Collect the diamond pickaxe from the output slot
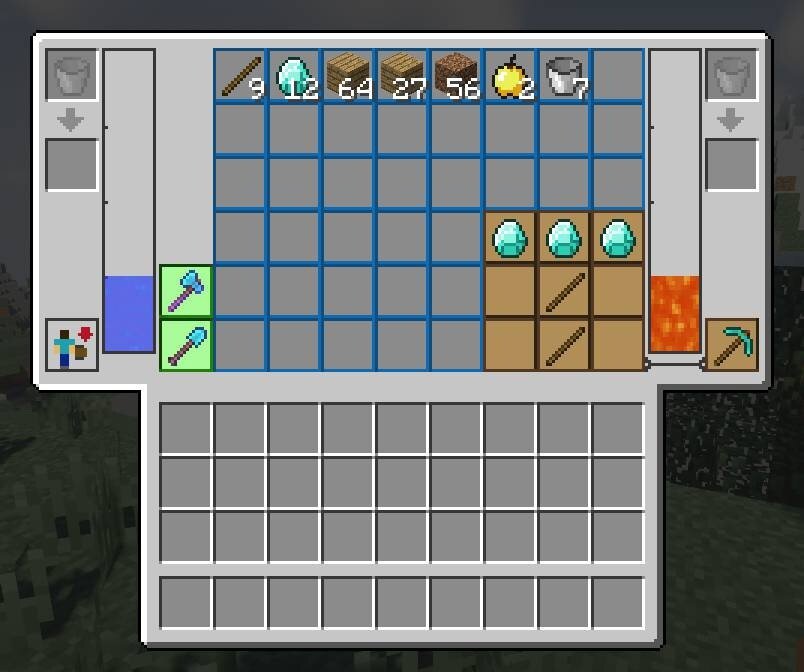Screen dimensions: 804x672 732,345
